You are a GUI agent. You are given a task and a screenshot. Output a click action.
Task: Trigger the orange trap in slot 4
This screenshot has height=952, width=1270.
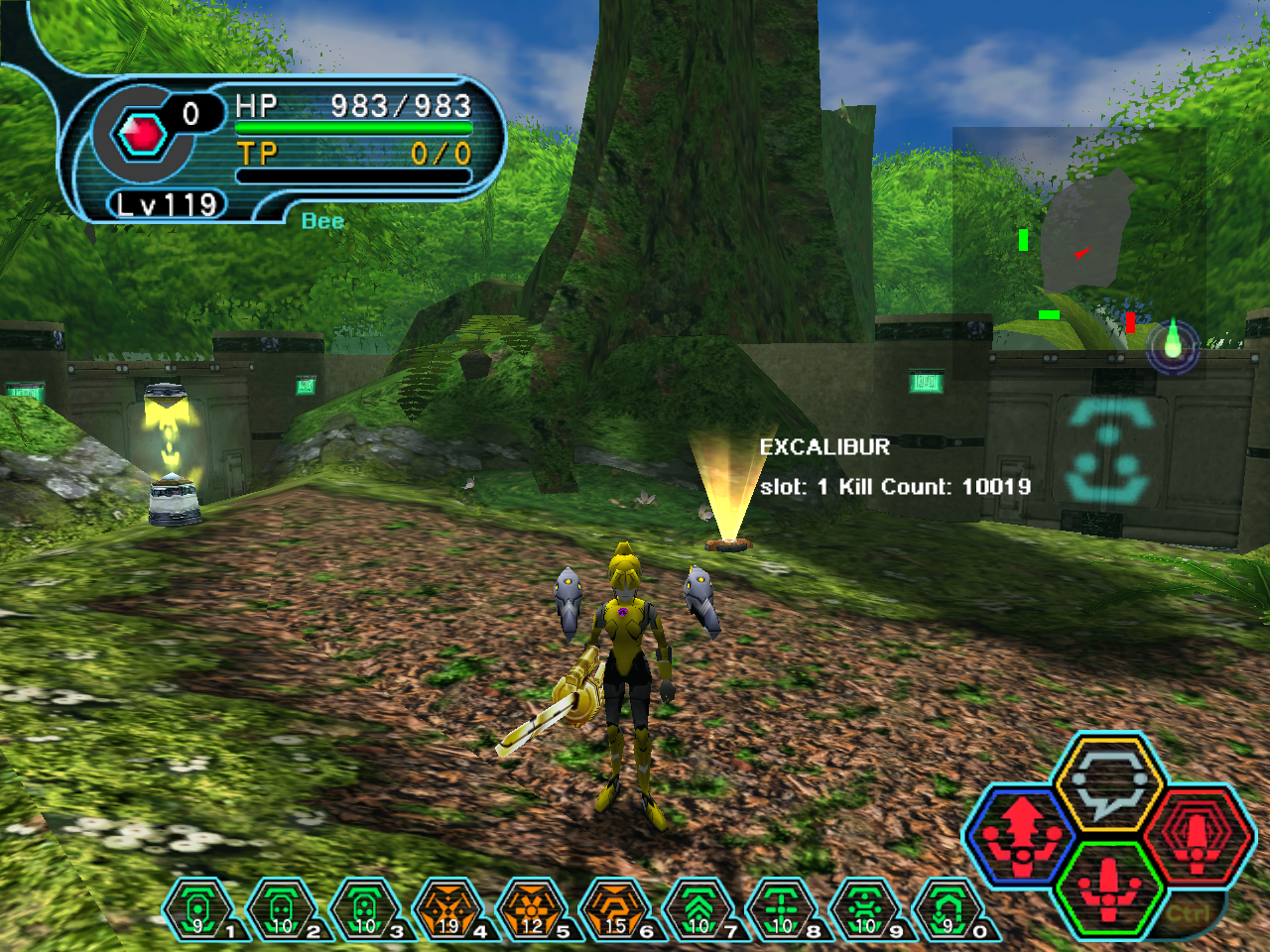click(448, 908)
